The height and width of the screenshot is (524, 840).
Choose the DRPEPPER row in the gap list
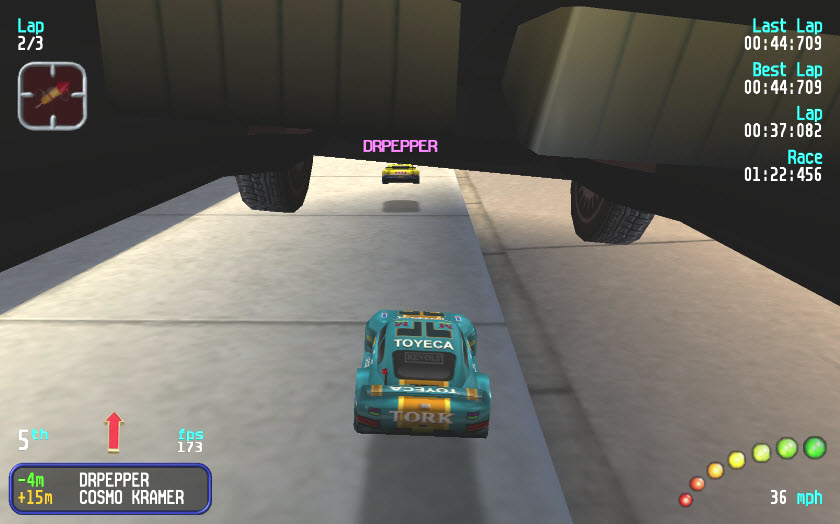pyautogui.click(x=112, y=480)
